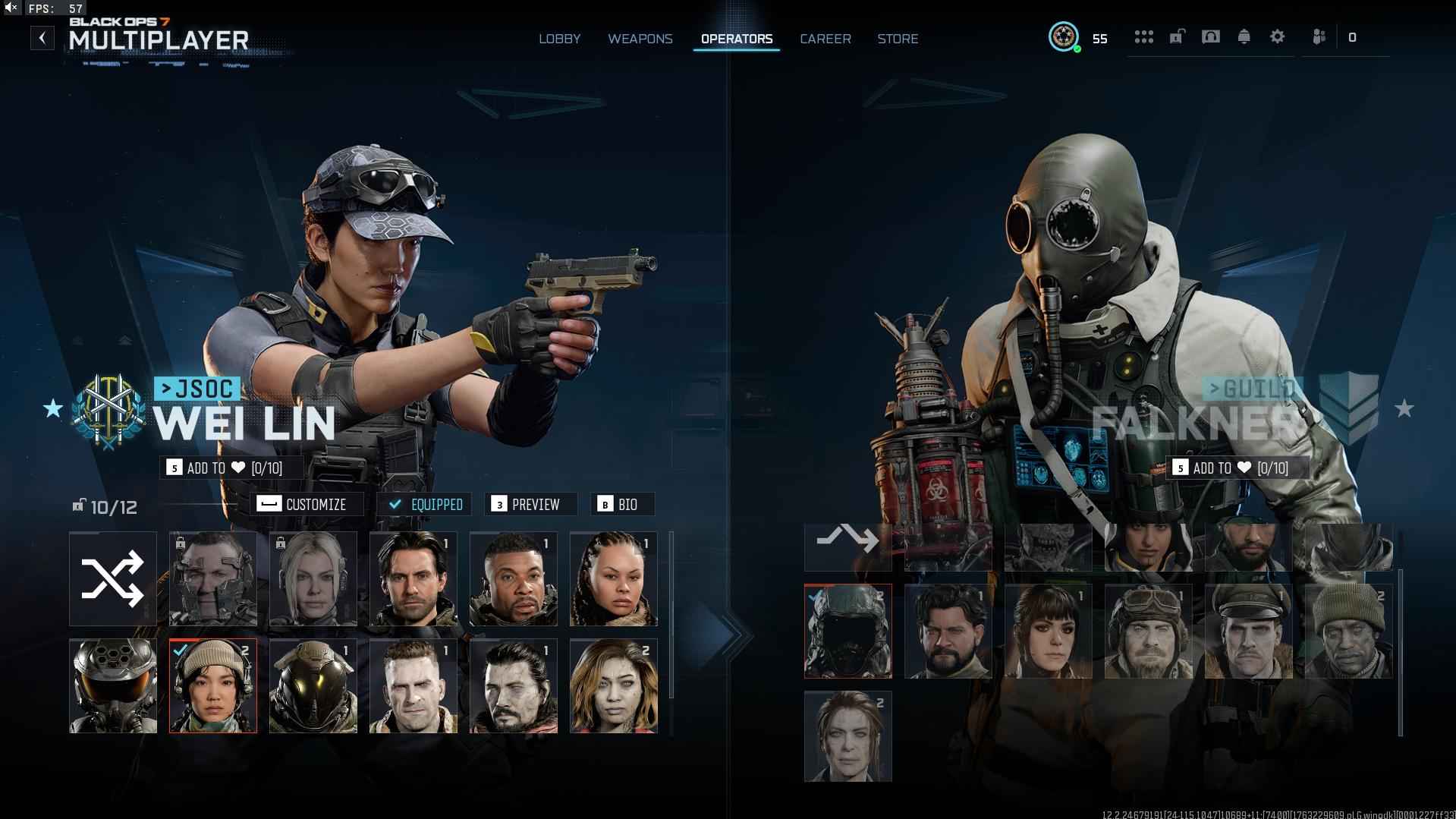Switch to the Lobby tab
This screenshot has width=1456, height=819.
[x=559, y=39]
